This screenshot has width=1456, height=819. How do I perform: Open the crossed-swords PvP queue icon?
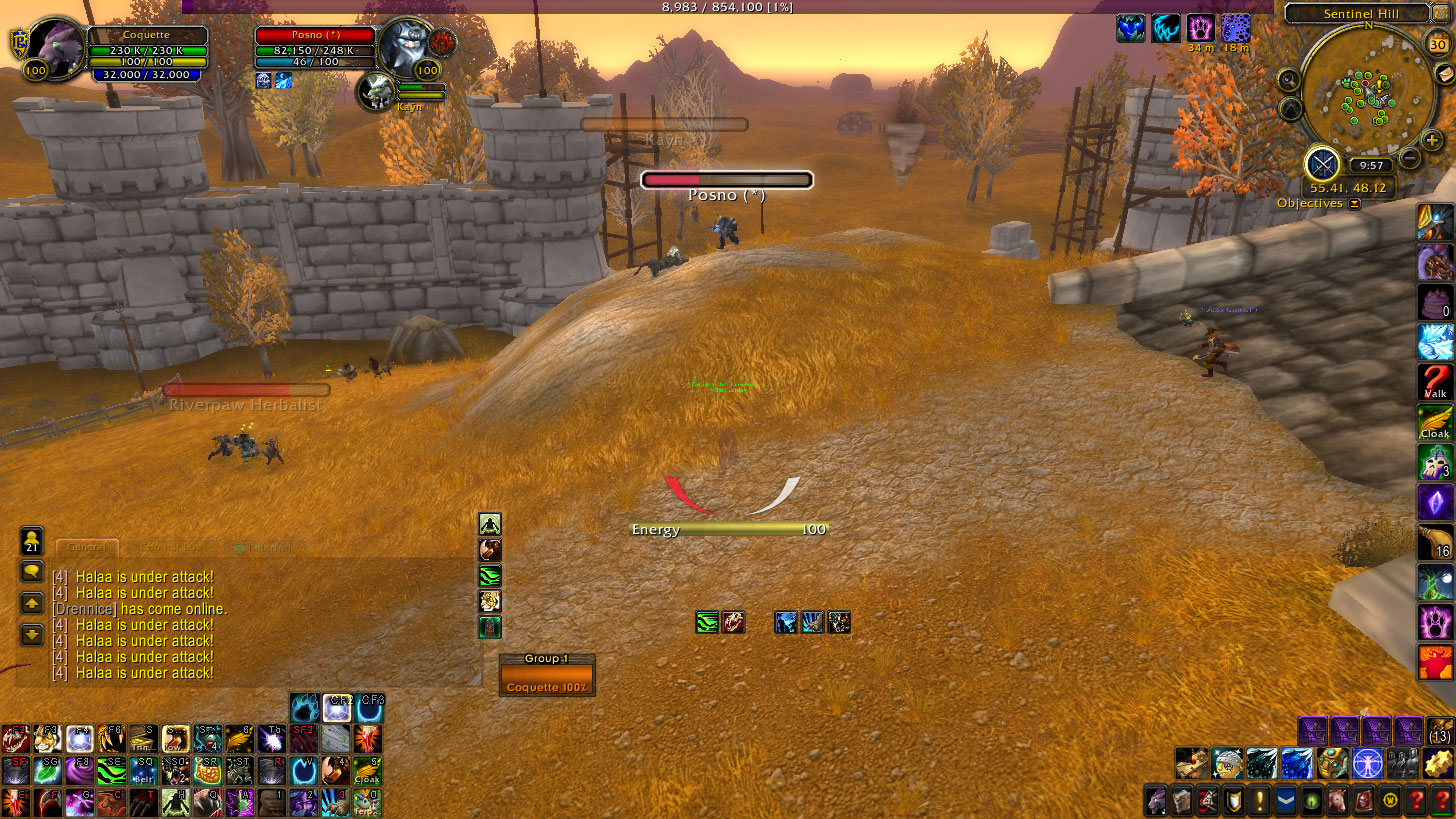1323,164
